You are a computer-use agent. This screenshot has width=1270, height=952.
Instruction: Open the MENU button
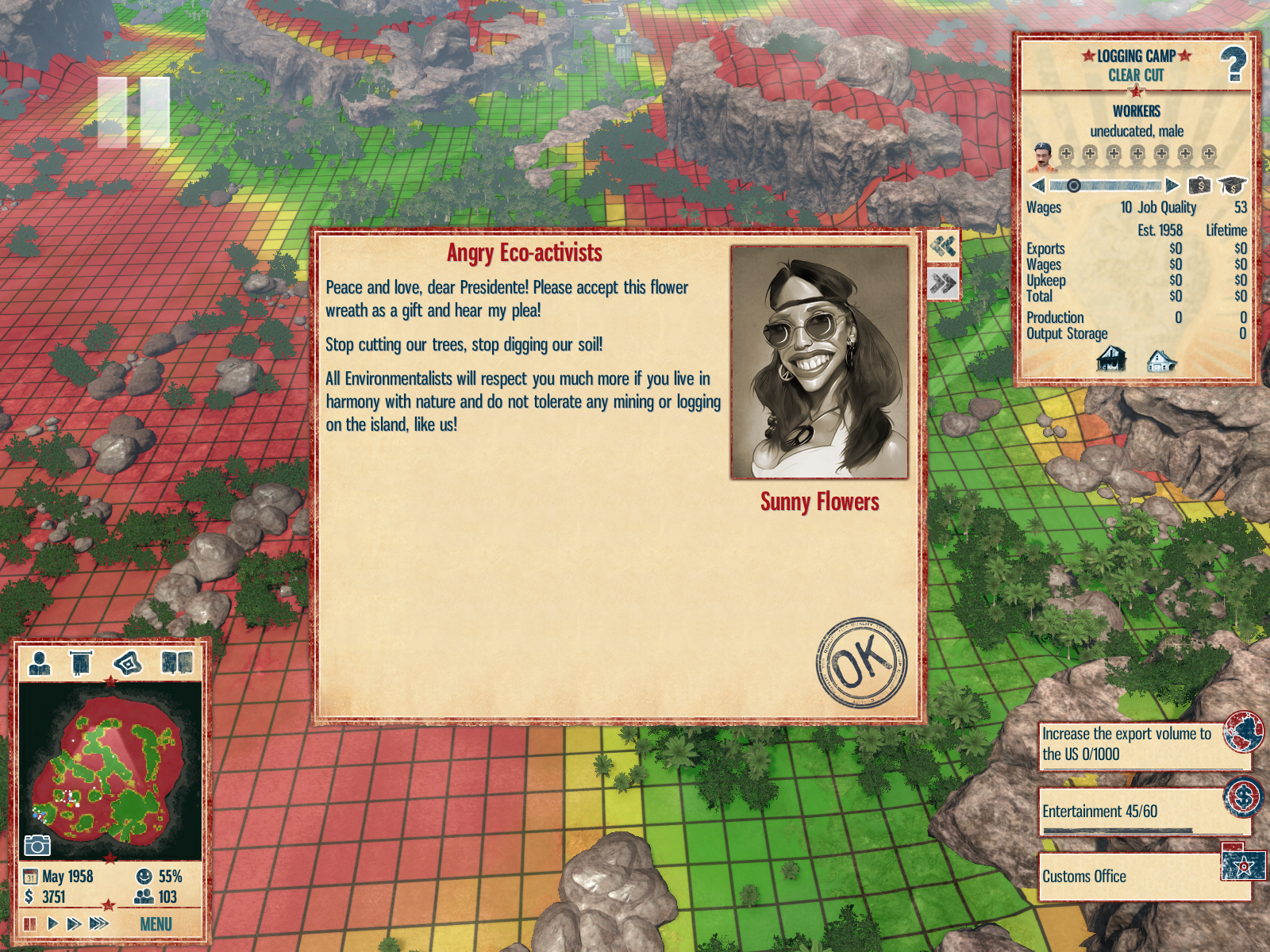pos(156,924)
